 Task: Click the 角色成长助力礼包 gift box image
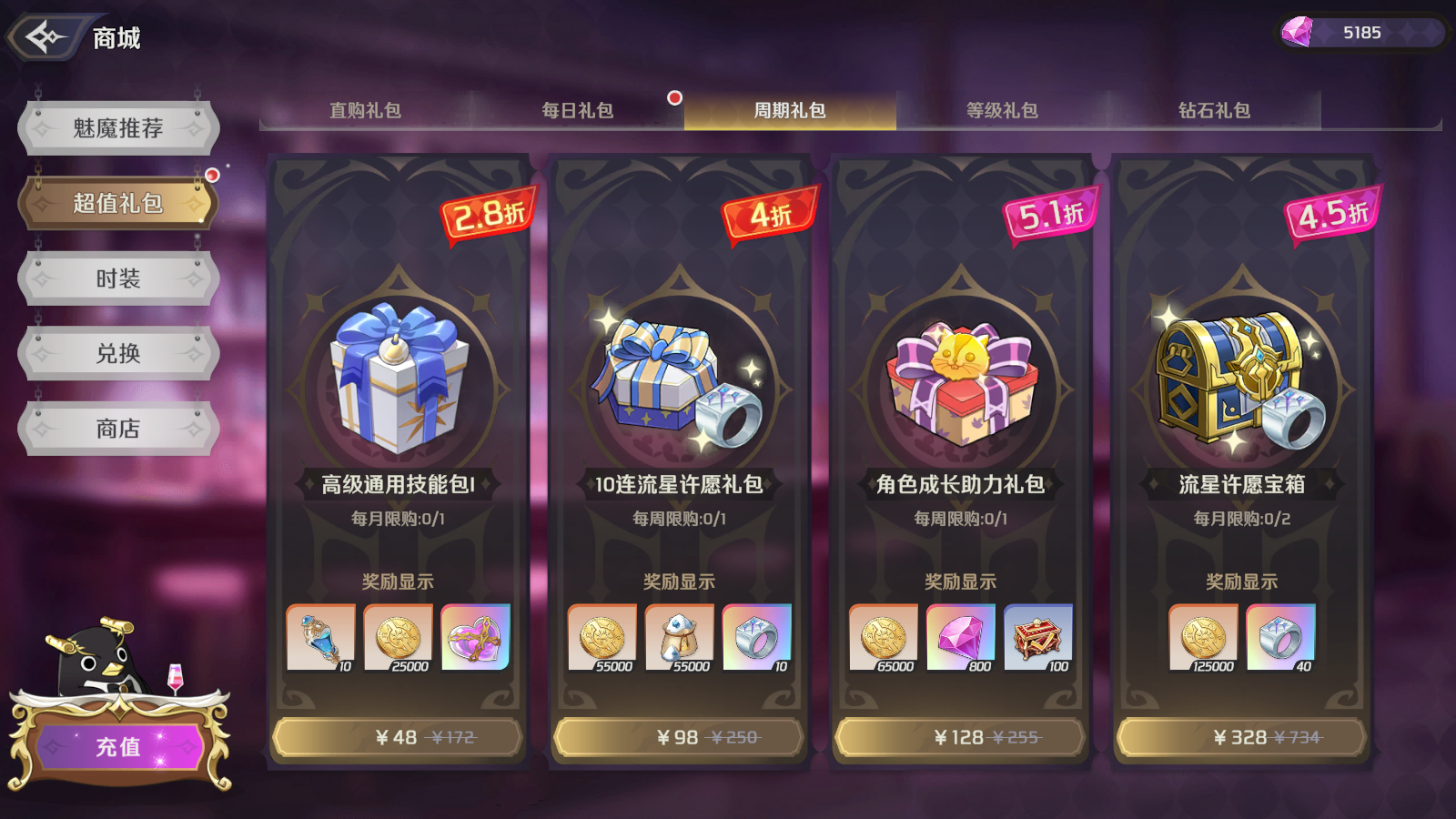[962, 382]
